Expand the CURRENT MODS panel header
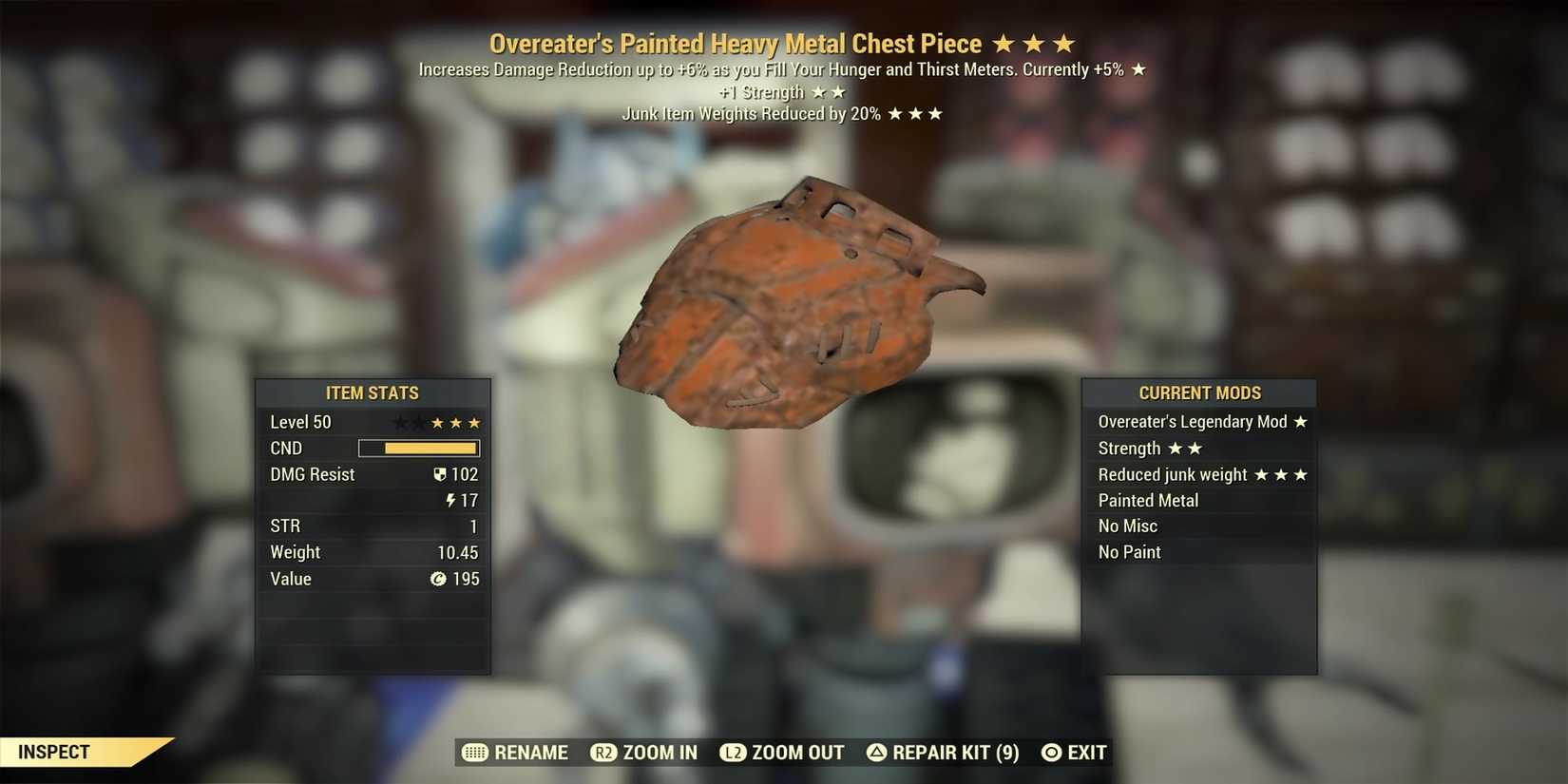 (1200, 392)
